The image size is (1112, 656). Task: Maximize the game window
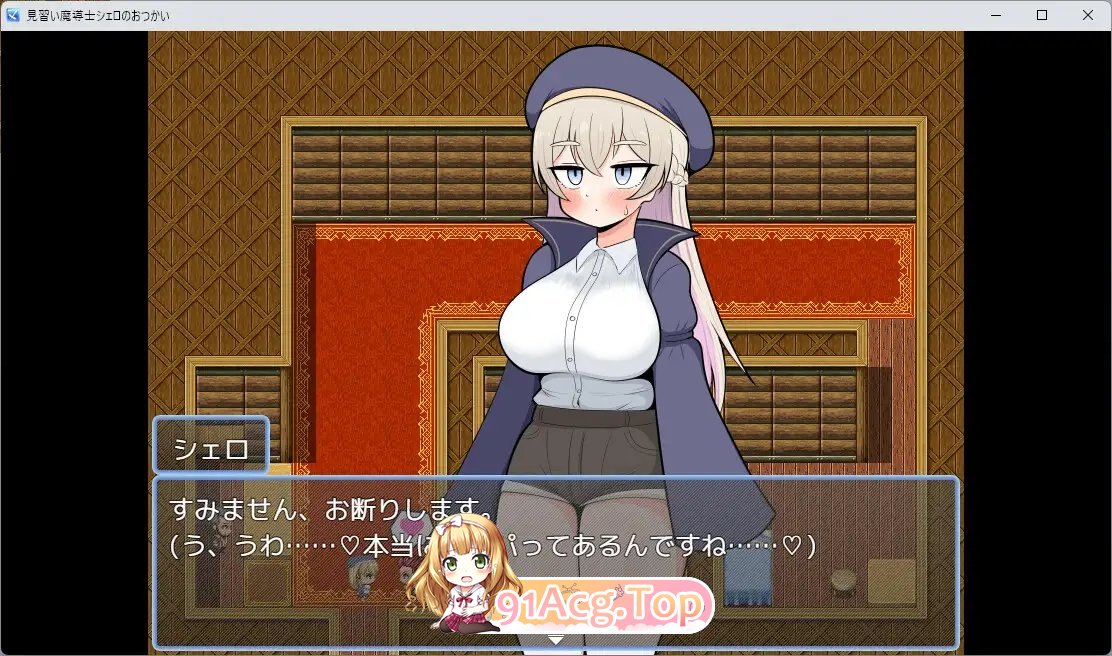[1041, 15]
